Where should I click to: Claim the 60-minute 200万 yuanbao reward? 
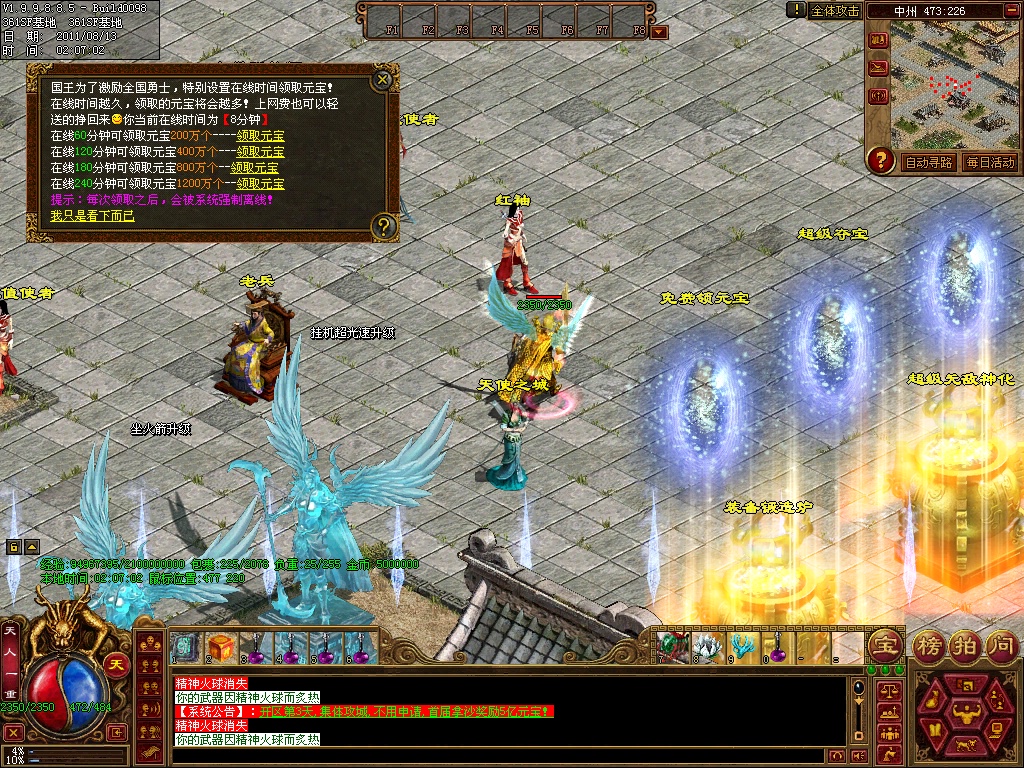(260, 136)
